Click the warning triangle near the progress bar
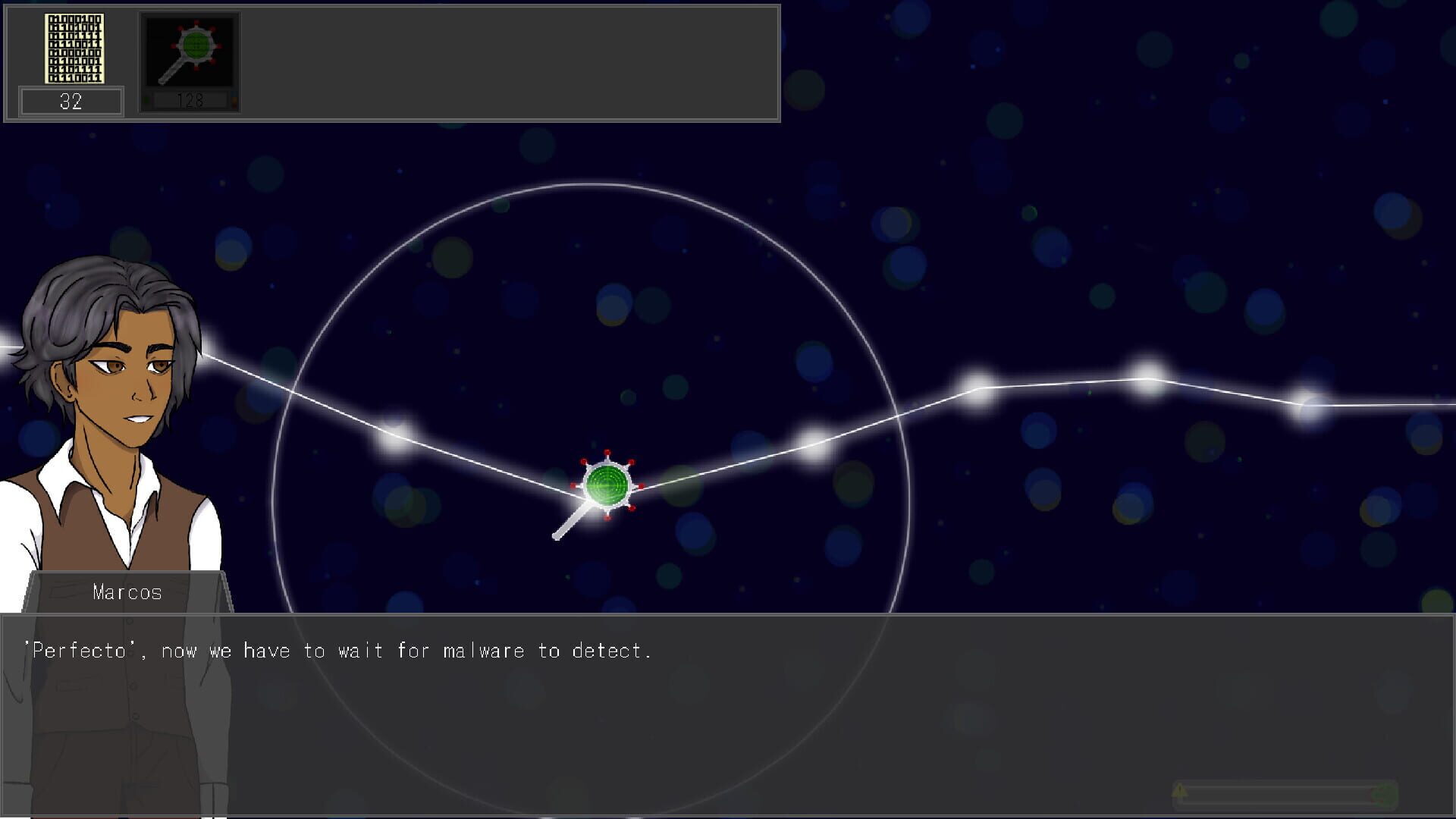Image resolution: width=1456 pixels, height=819 pixels. click(1180, 792)
